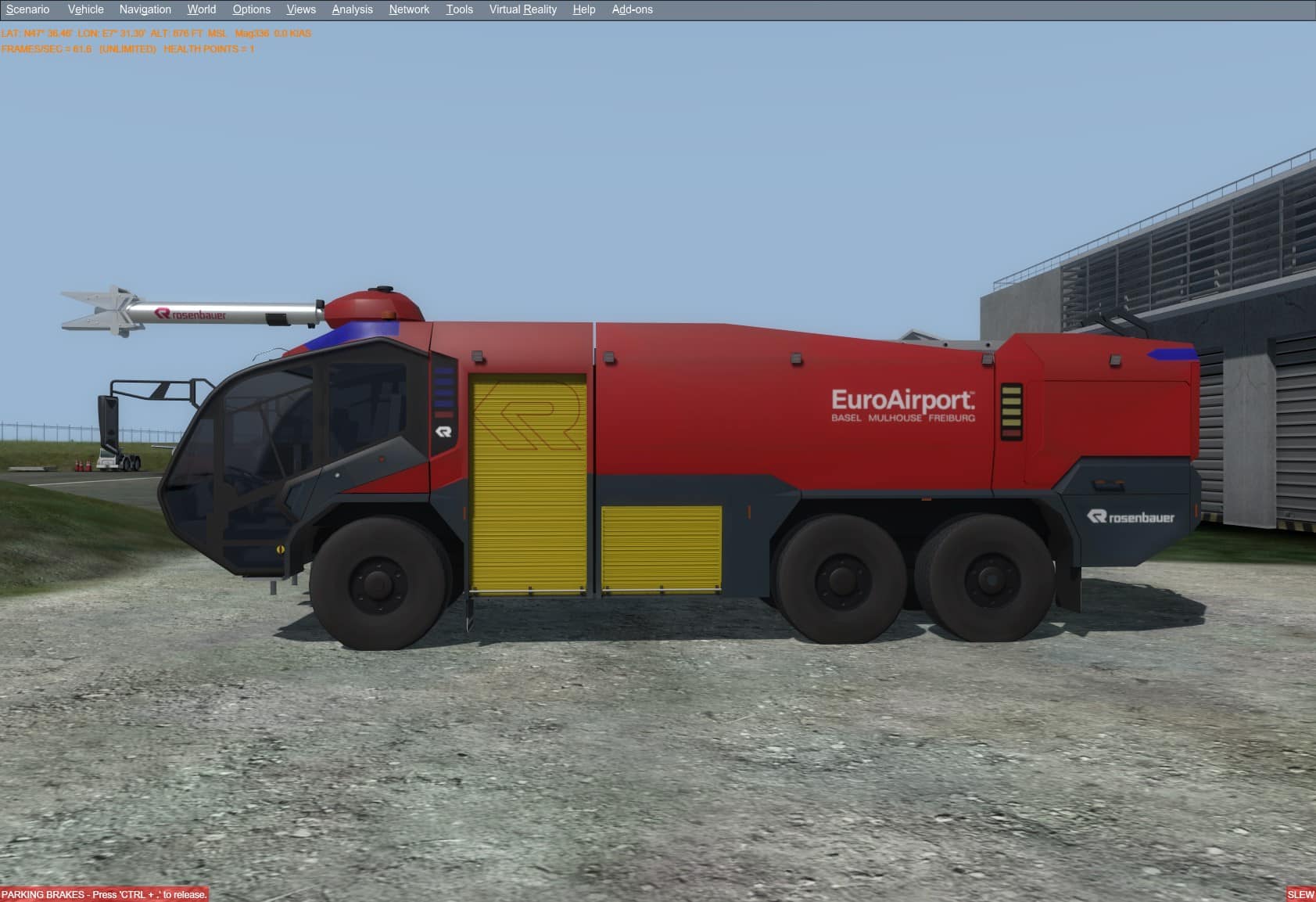
Task: Click the Help menu
Action: click(583, 9)
